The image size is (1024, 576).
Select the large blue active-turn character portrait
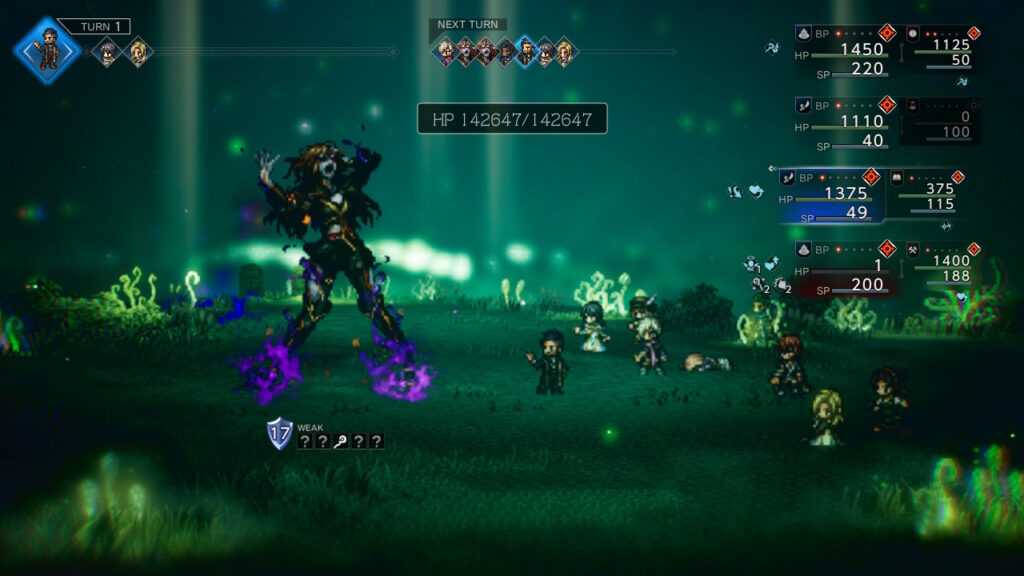click(47, 49)
